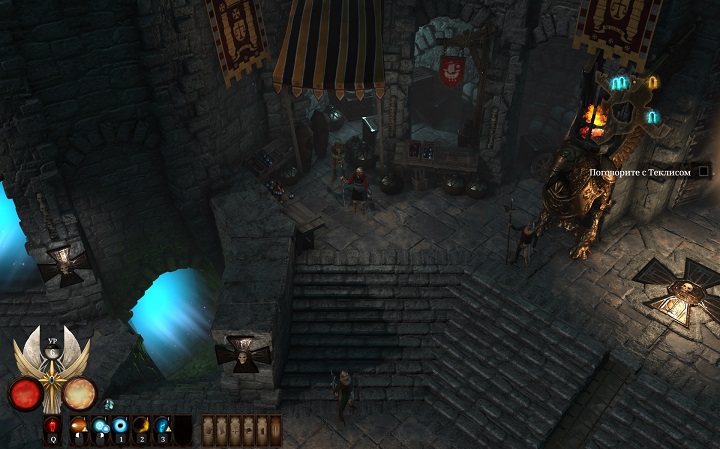Select the blue skill in slot 3
Image resolution: width=720 pixels, height=449 pixels.
(163, 428)
